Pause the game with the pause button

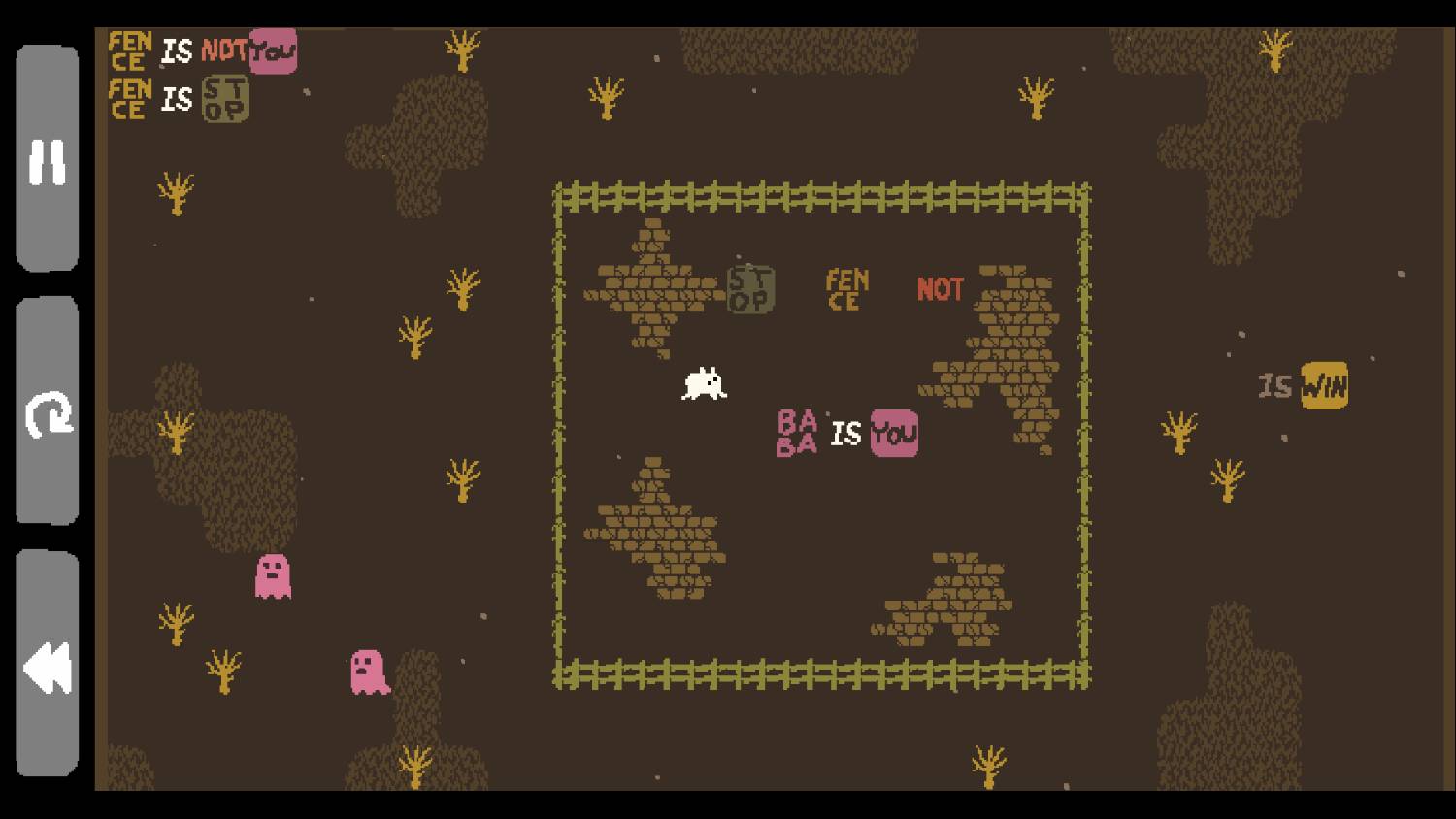[47, 160]
